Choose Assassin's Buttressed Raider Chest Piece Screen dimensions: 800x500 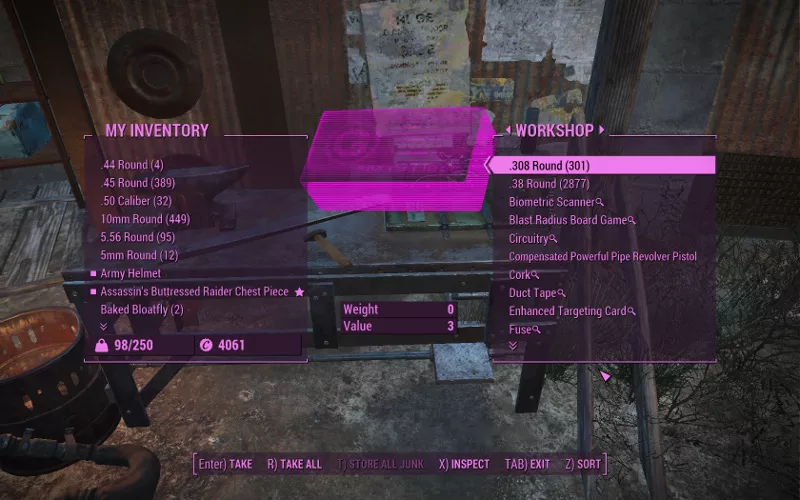[x=194, y=291]
